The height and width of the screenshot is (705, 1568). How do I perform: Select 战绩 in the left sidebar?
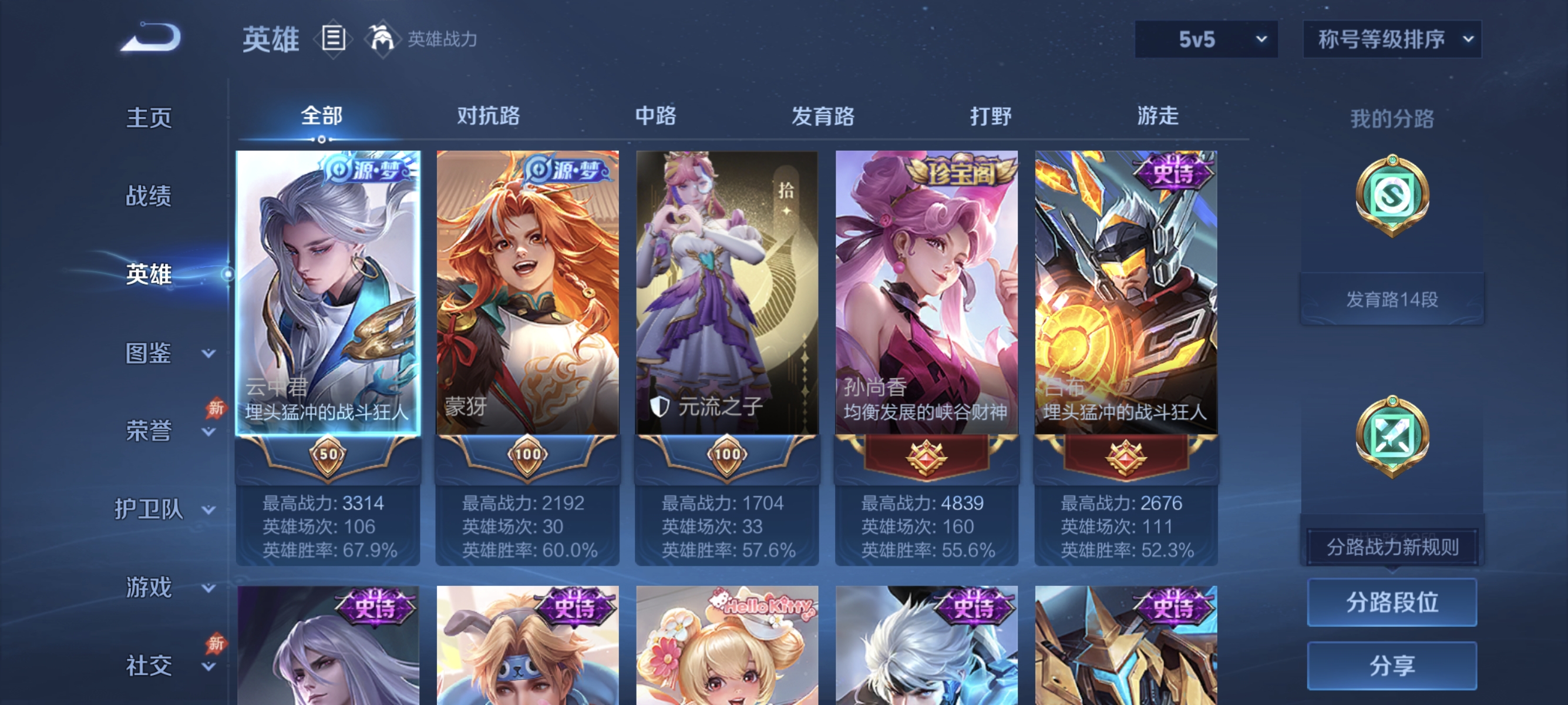(x=148, y=196)
